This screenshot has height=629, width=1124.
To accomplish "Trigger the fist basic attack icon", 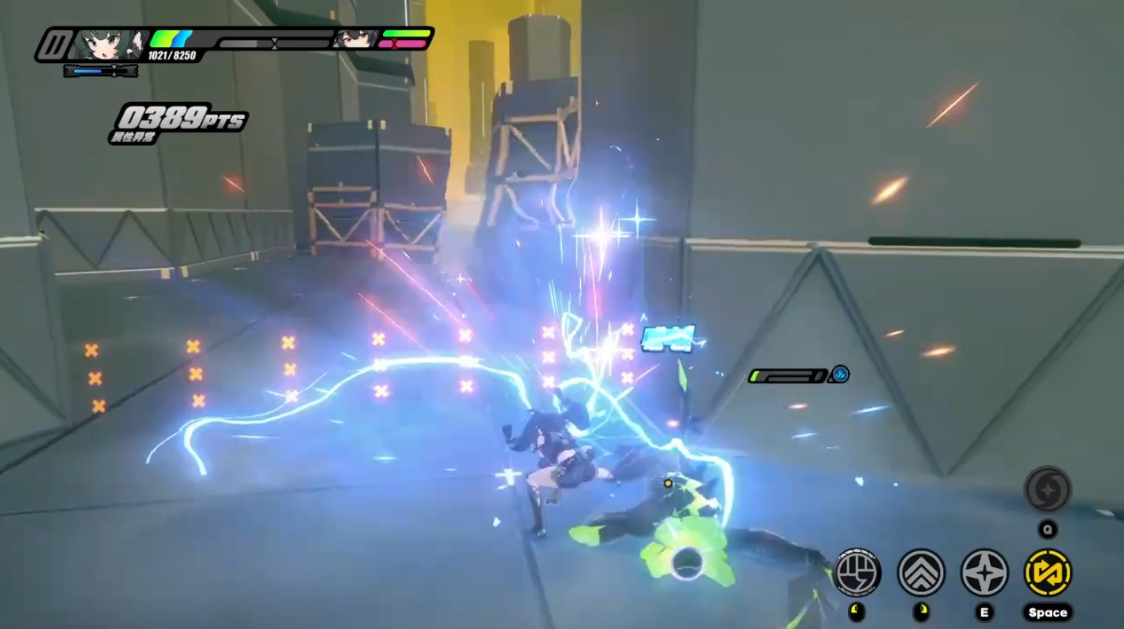I will click(857, 572).
